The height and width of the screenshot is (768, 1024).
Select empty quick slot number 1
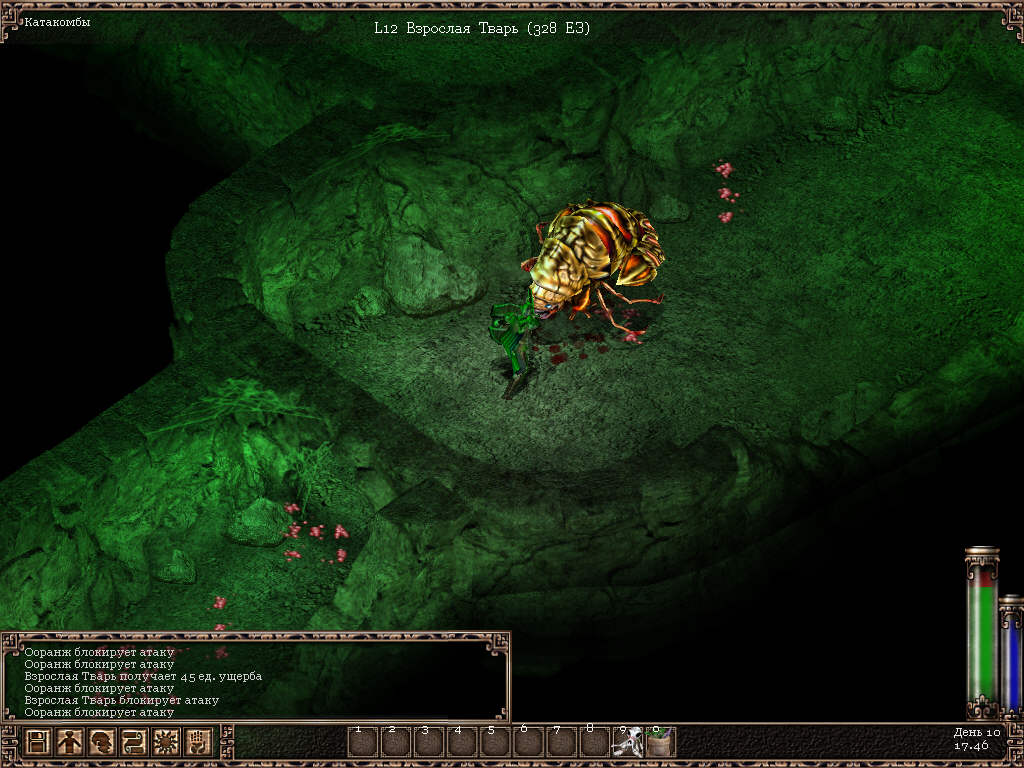click(363, 743)
